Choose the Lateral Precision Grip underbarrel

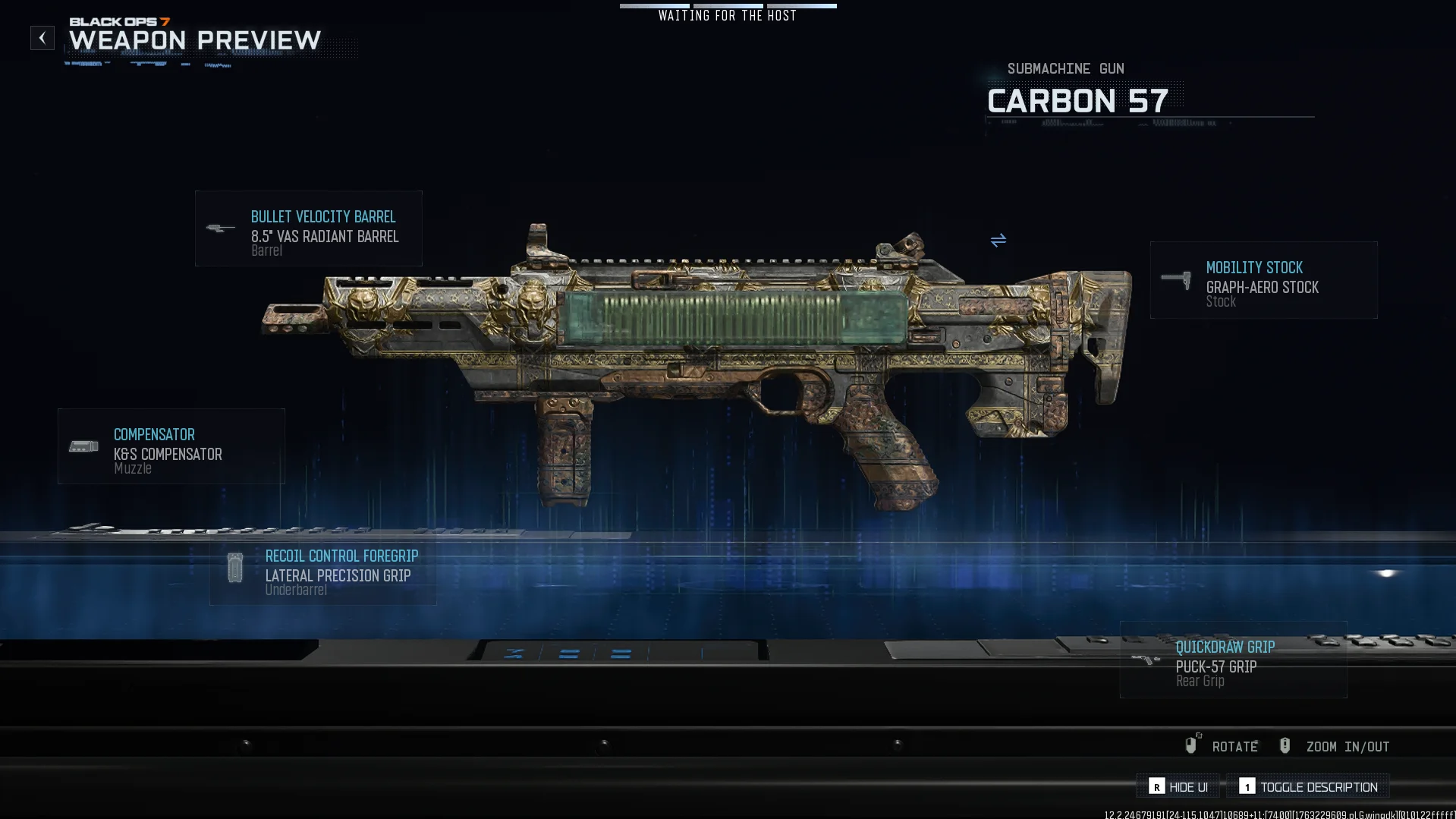pos(323,568)
